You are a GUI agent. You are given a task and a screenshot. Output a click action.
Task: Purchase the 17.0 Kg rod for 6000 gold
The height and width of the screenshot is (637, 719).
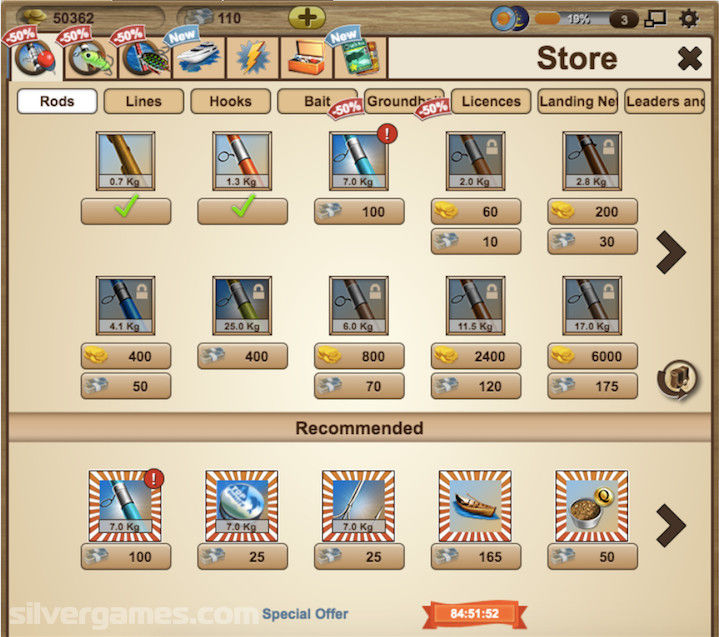coord(592,356)
